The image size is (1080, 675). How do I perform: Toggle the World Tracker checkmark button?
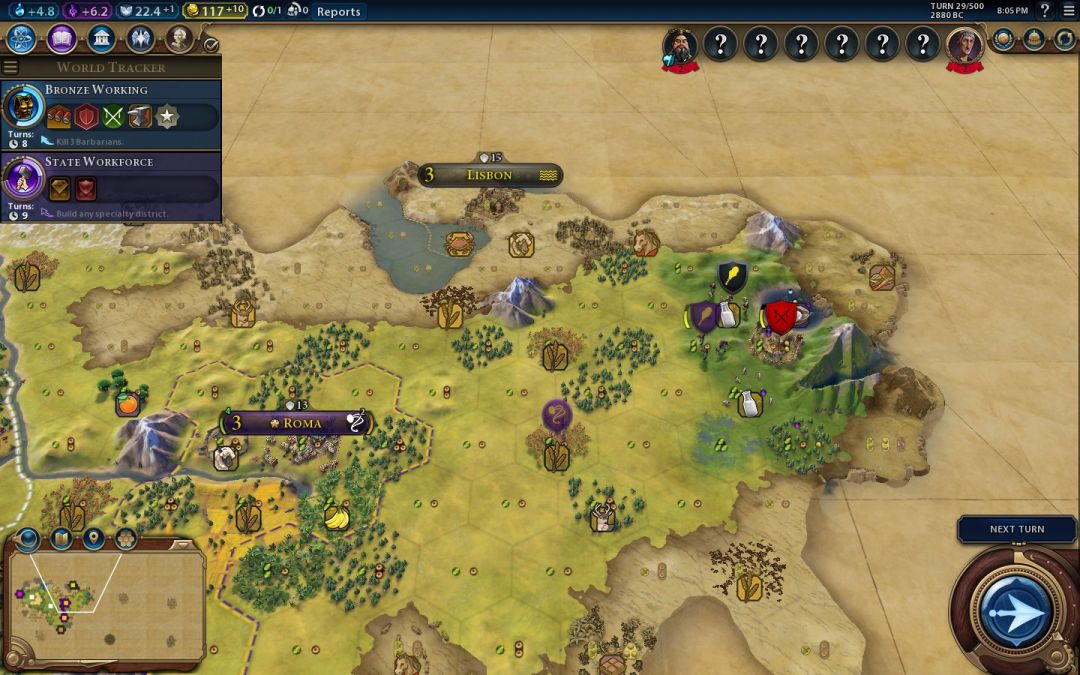point(210,45)
